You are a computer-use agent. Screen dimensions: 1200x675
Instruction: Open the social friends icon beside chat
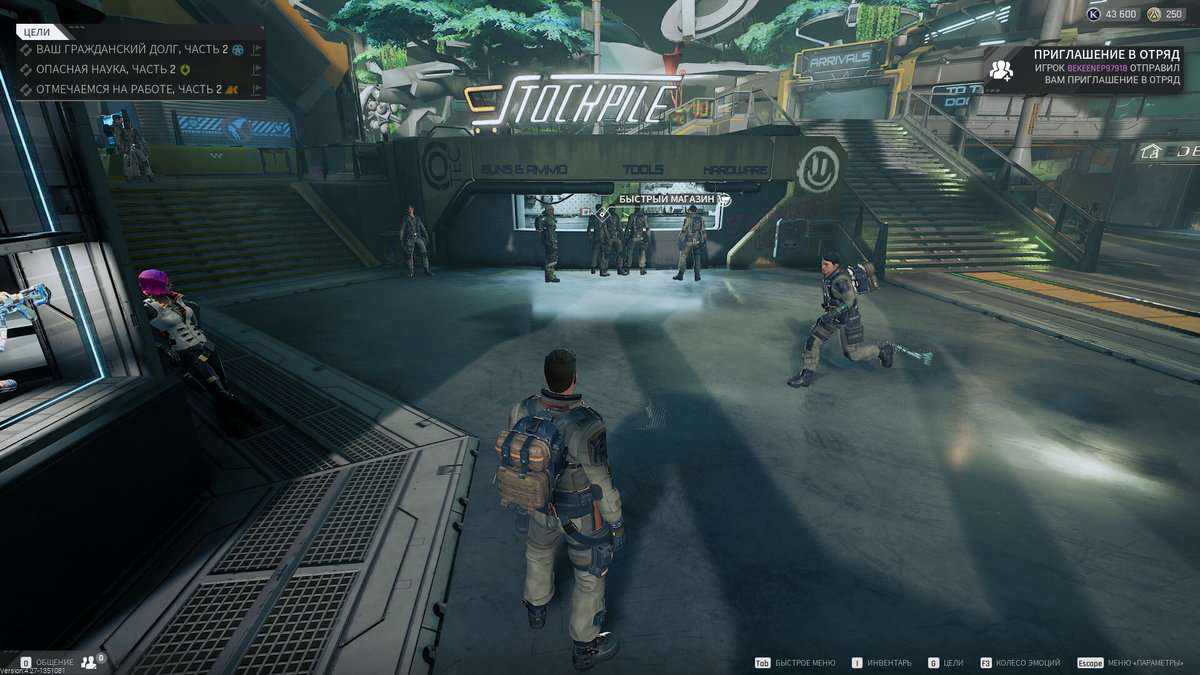[92, 661]
